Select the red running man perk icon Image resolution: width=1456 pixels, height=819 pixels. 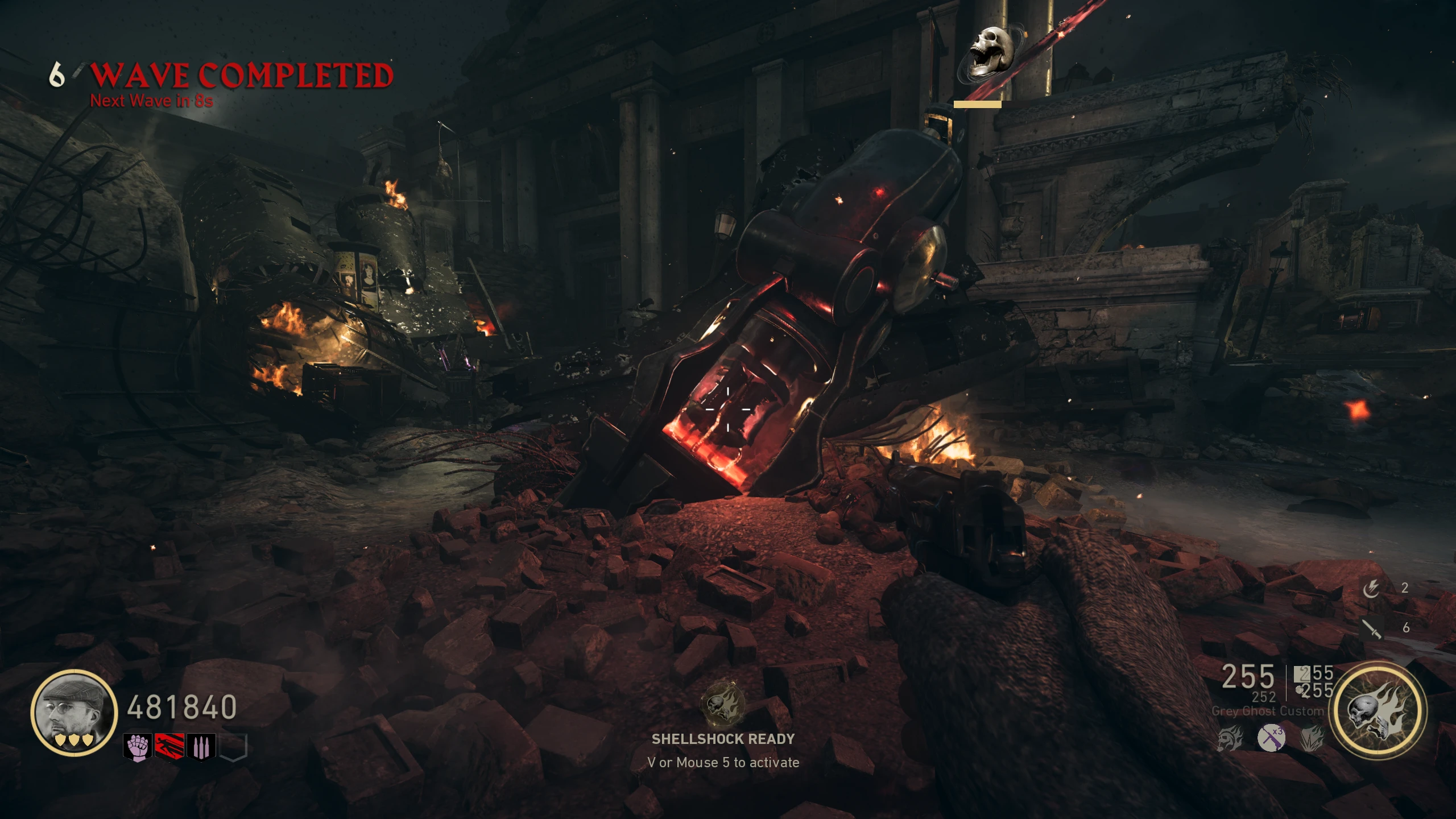169,747
